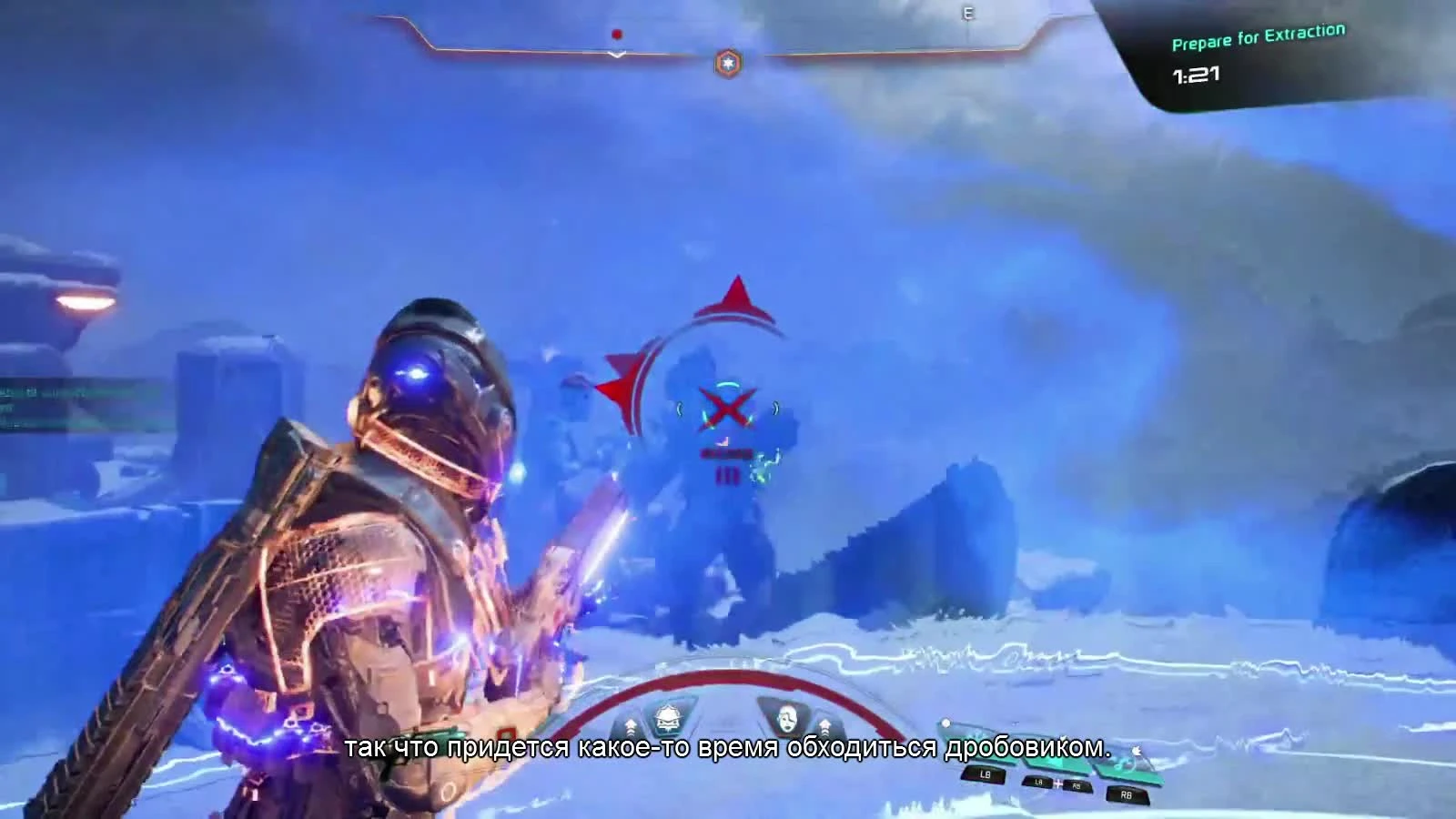Select the left power icon in the ability wheel

coord(667,716)
